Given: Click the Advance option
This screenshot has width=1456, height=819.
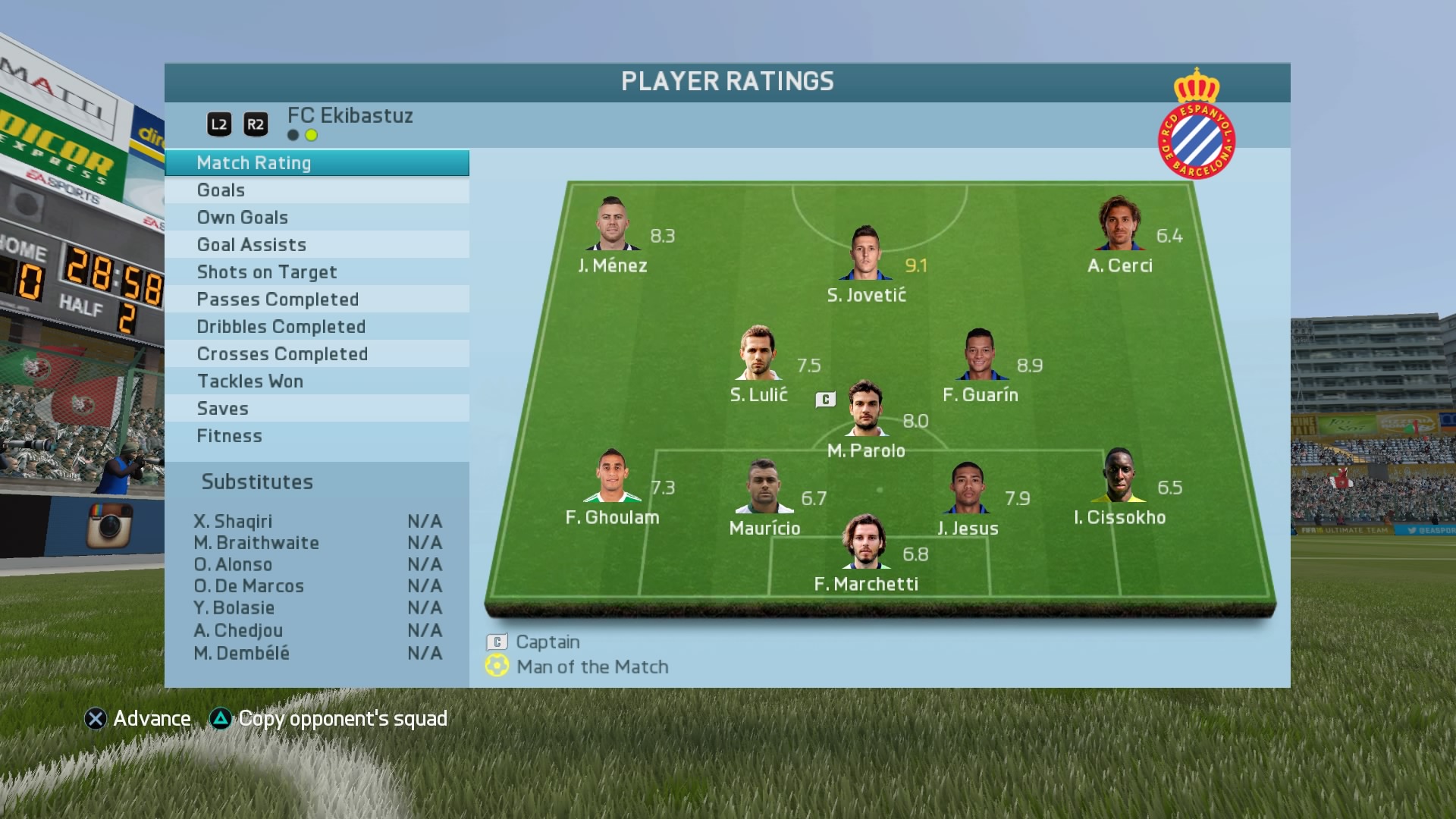Looking at the screenshot, I should [x=138, y=719].
